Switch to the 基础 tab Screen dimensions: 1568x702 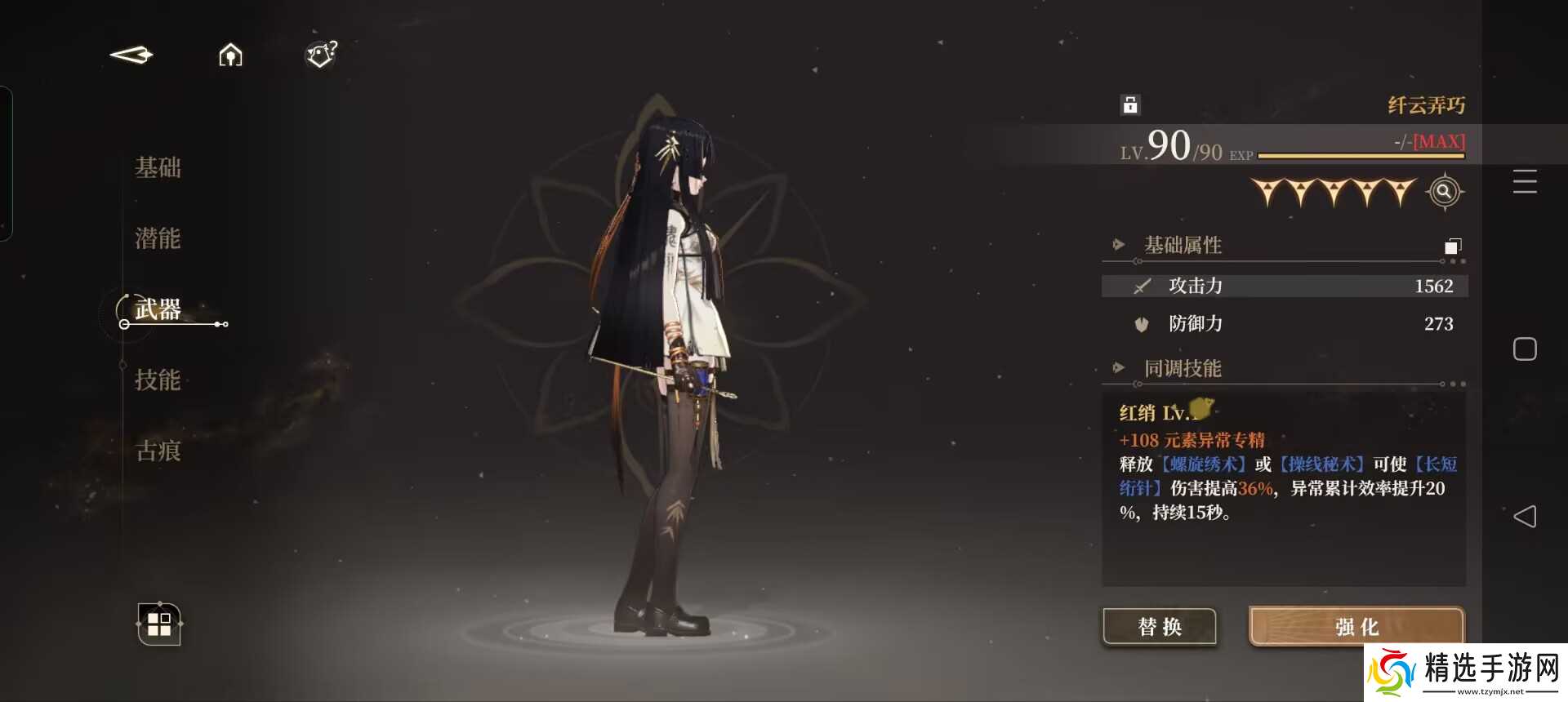click(158, 168)
